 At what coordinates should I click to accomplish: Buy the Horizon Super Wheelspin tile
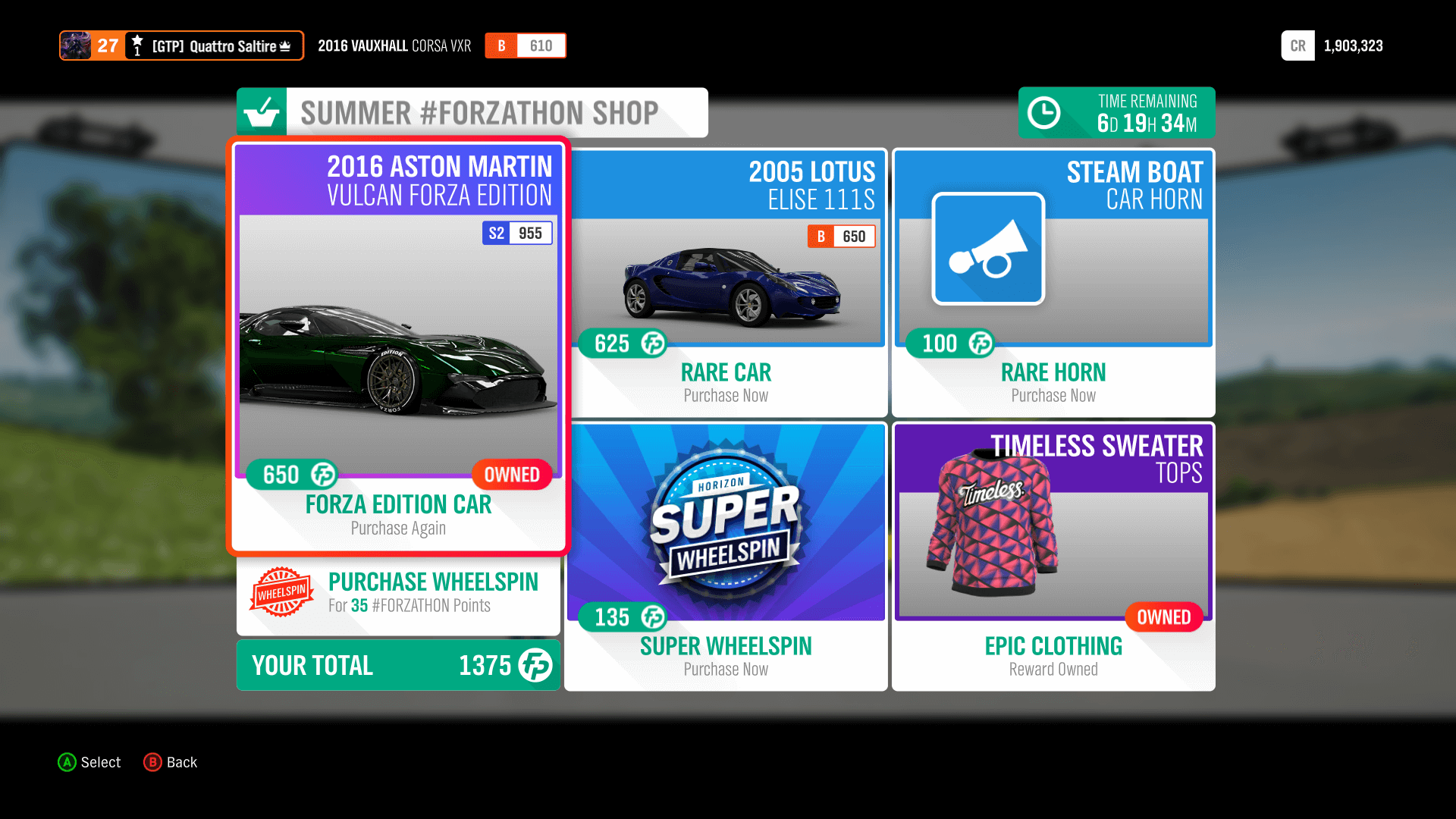[x=726, y=557]
